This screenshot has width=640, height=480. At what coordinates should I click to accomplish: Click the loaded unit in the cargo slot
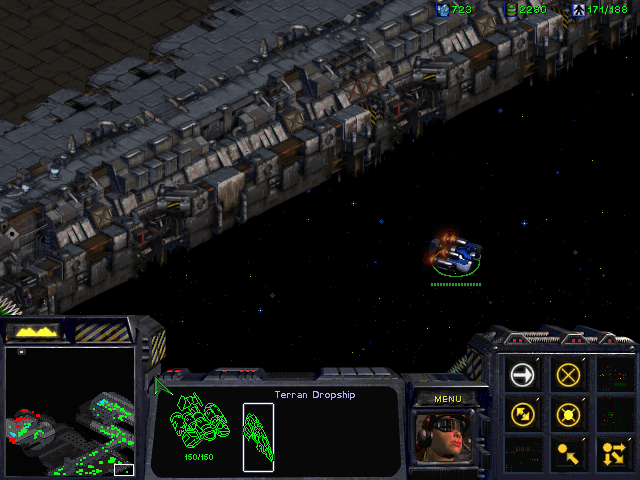[258, 437]
